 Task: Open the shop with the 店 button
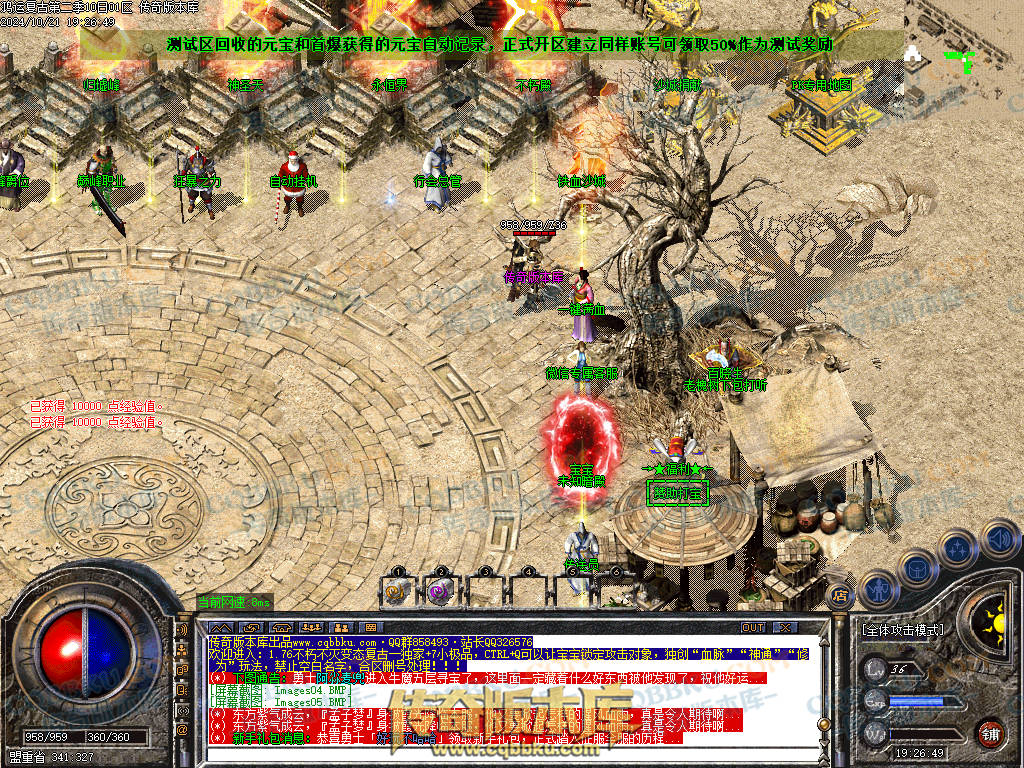point(841,596)
